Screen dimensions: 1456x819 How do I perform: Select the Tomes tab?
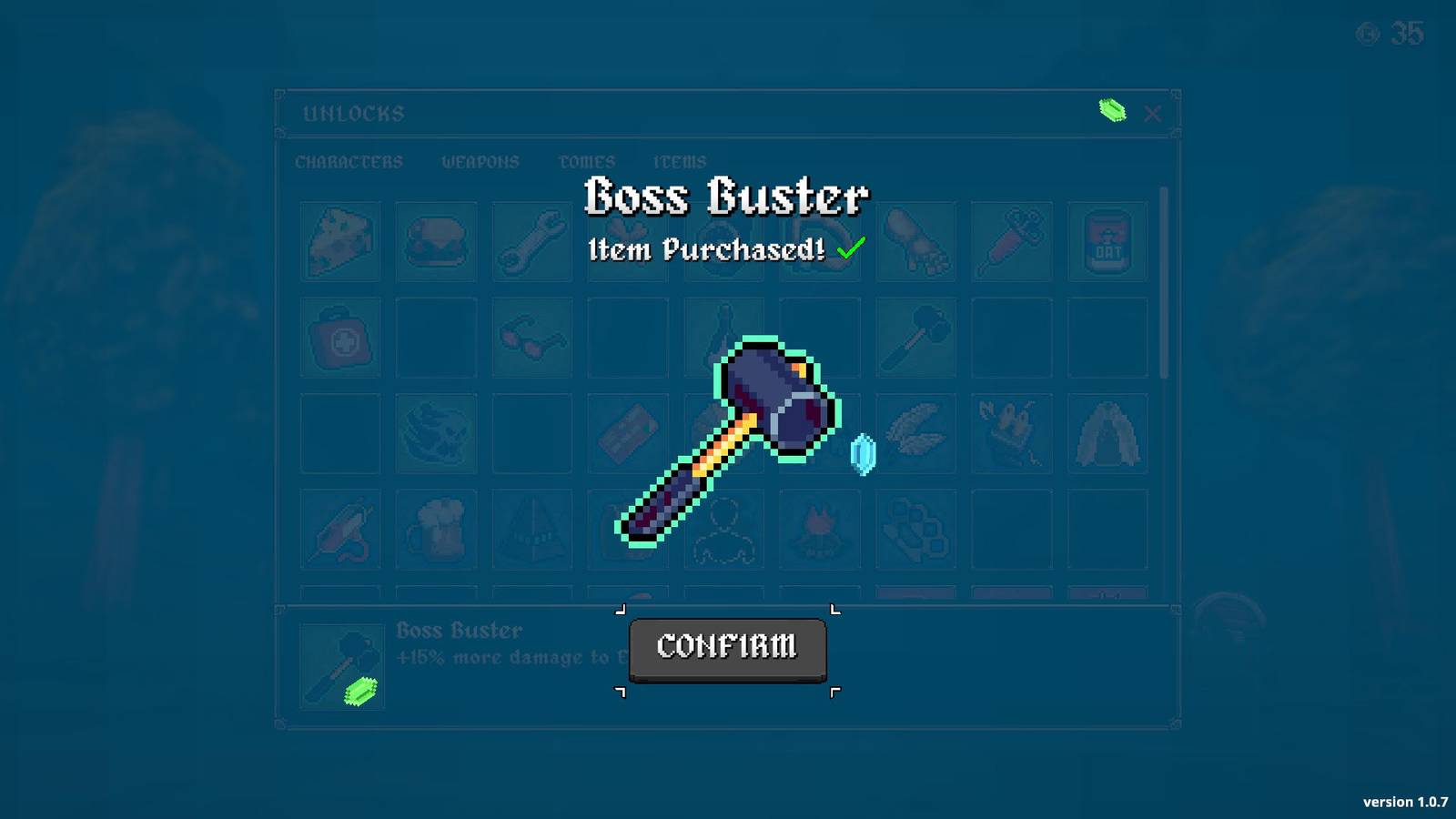pyautogui.click(x=587, y=162)
